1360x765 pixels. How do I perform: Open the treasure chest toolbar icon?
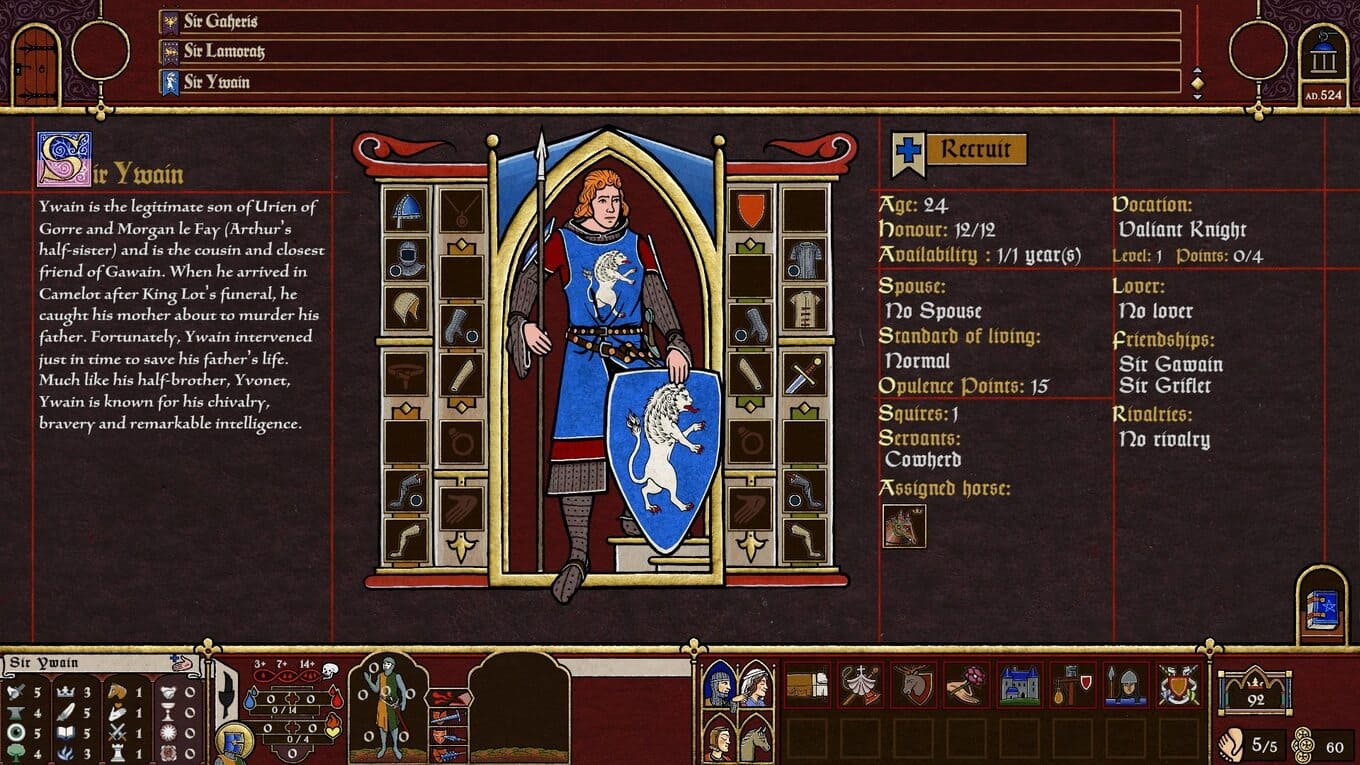806,685
